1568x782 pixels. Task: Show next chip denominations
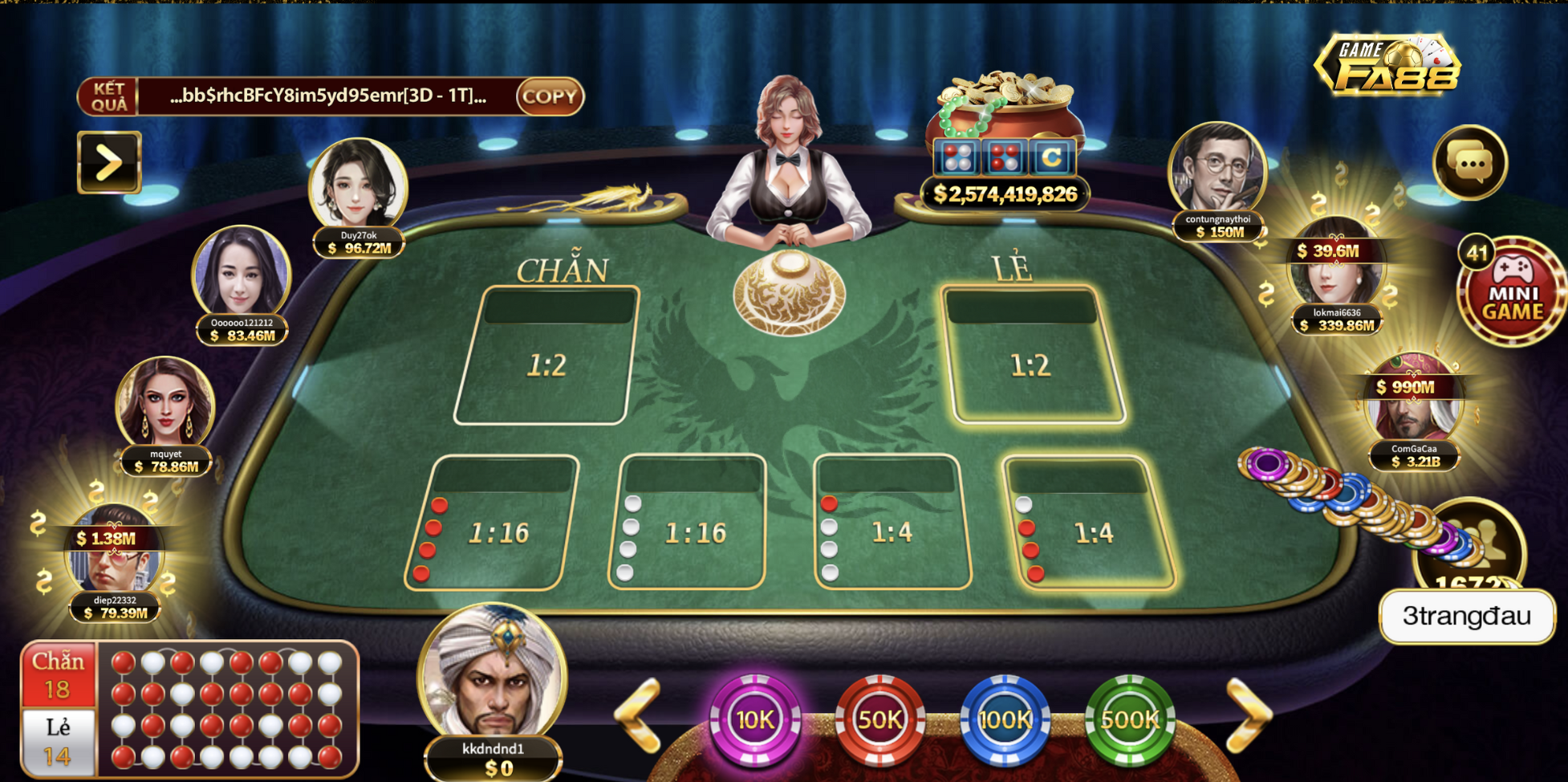point(1248,715)
